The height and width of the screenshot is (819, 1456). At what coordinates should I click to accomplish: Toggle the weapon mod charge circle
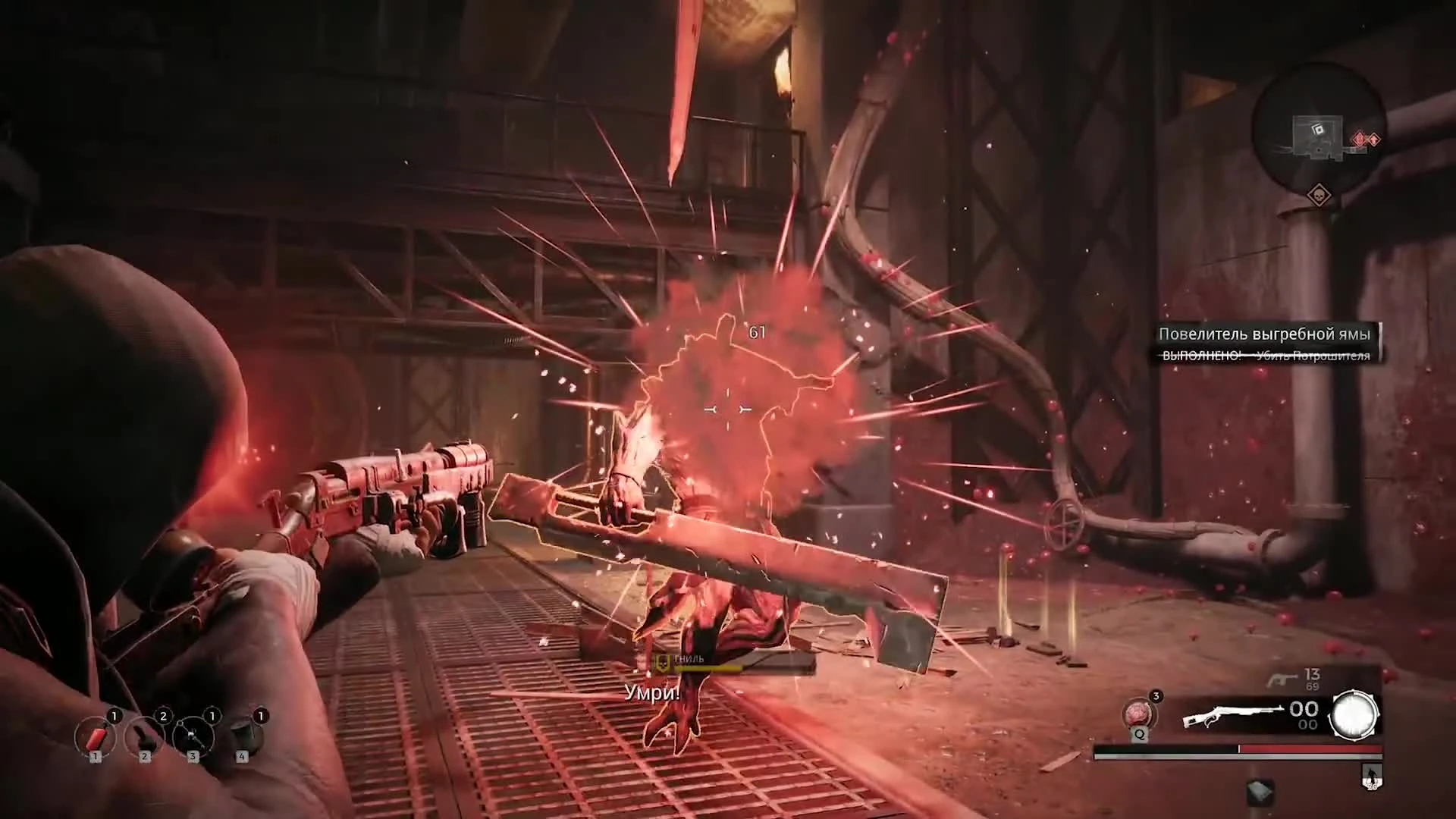pos(1354,714)
